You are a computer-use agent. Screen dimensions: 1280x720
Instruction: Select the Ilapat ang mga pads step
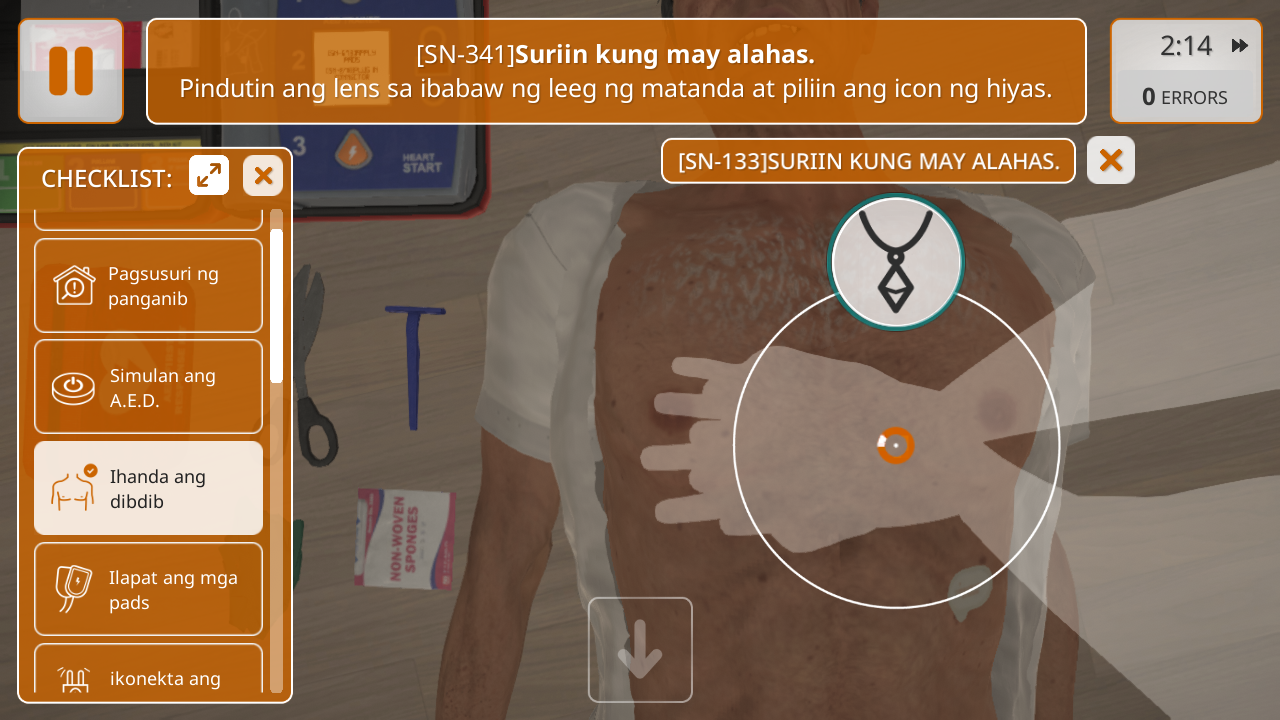[x=148, y=589]
